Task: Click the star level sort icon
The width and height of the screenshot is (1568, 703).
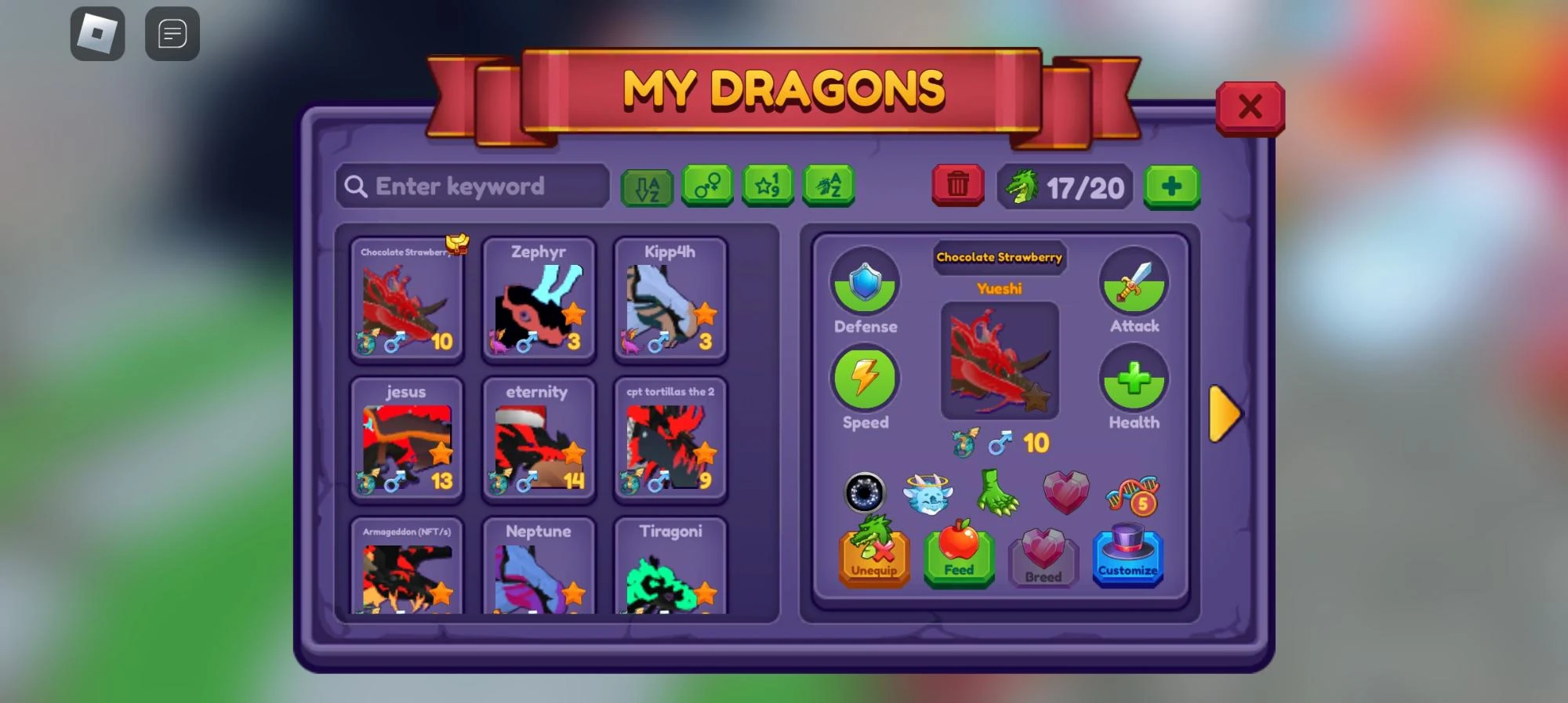Action: point(768,186)
